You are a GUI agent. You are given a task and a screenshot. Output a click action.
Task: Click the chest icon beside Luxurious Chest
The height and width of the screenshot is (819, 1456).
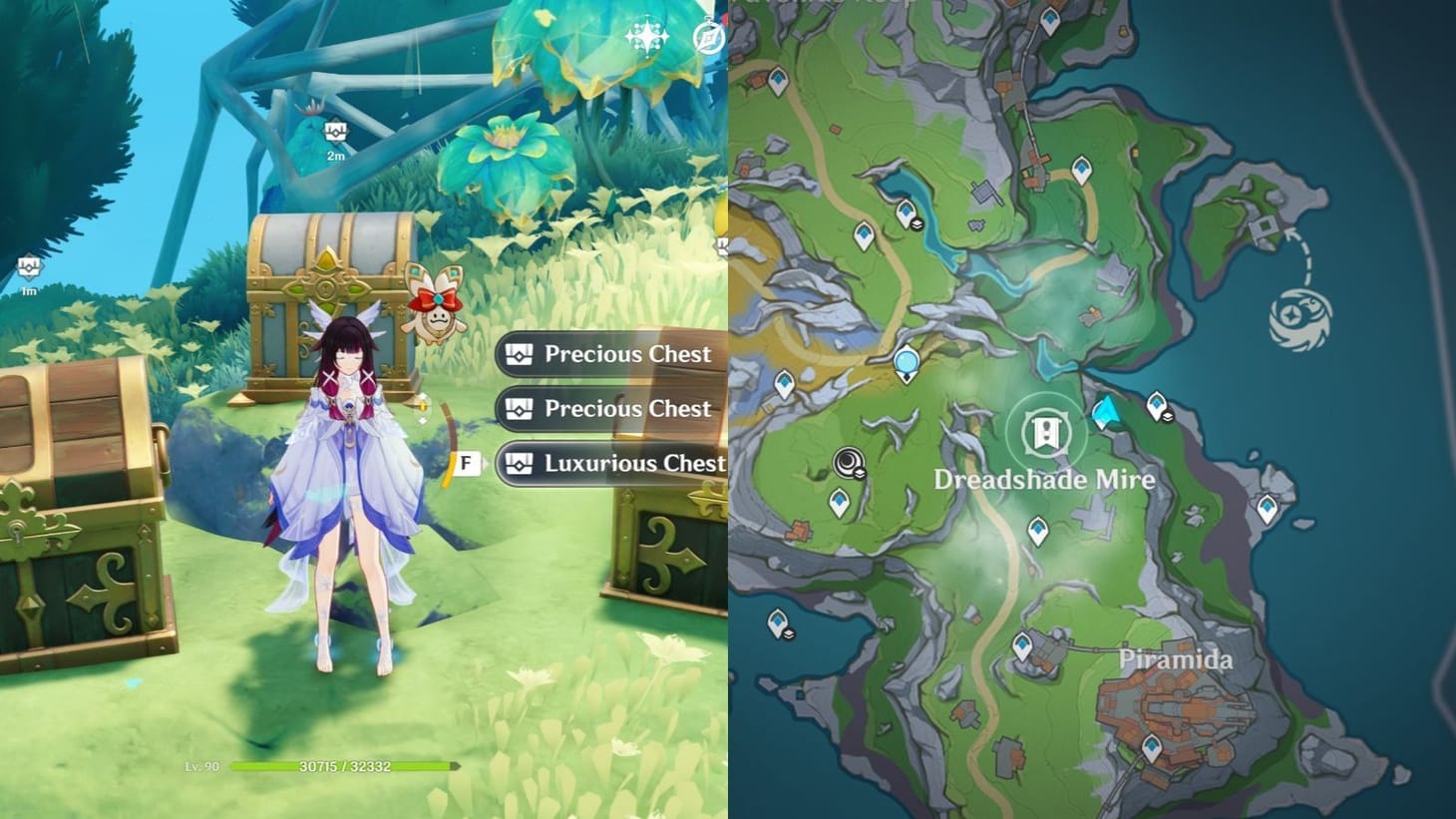(518, 464)
